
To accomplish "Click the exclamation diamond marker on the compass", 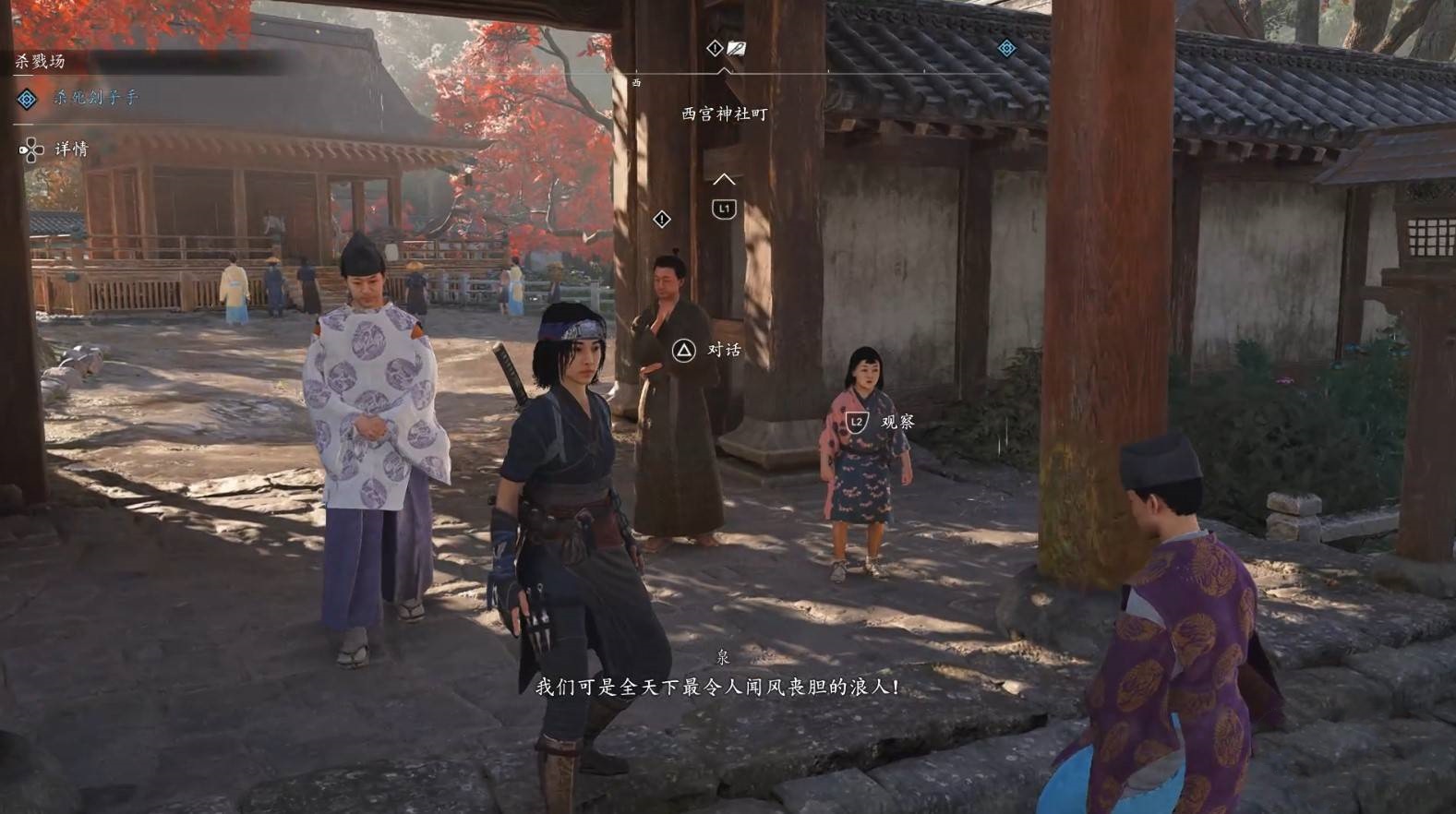I will [x=714, y=48].
